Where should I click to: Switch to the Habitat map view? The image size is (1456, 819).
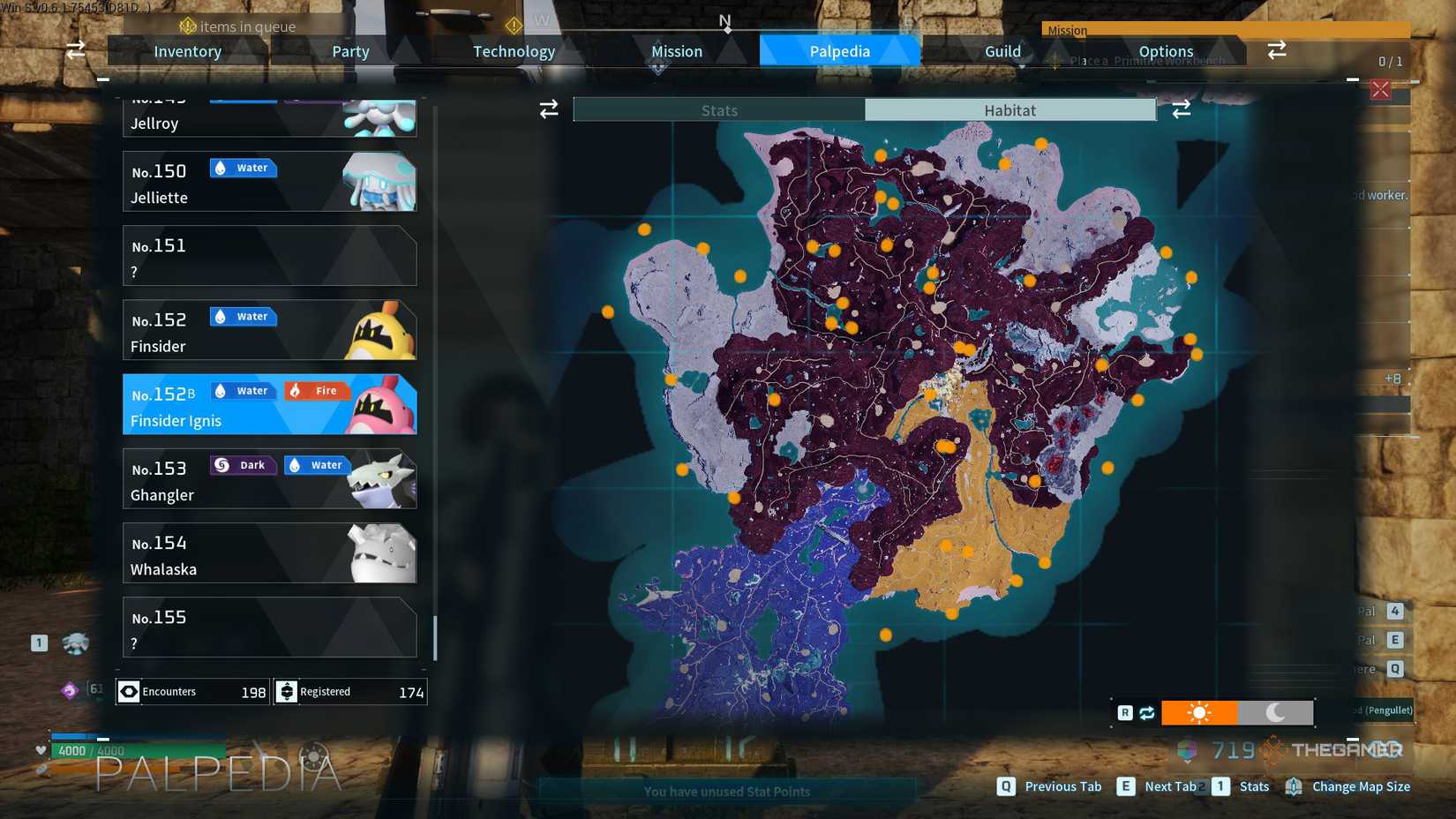[1010, 109]
